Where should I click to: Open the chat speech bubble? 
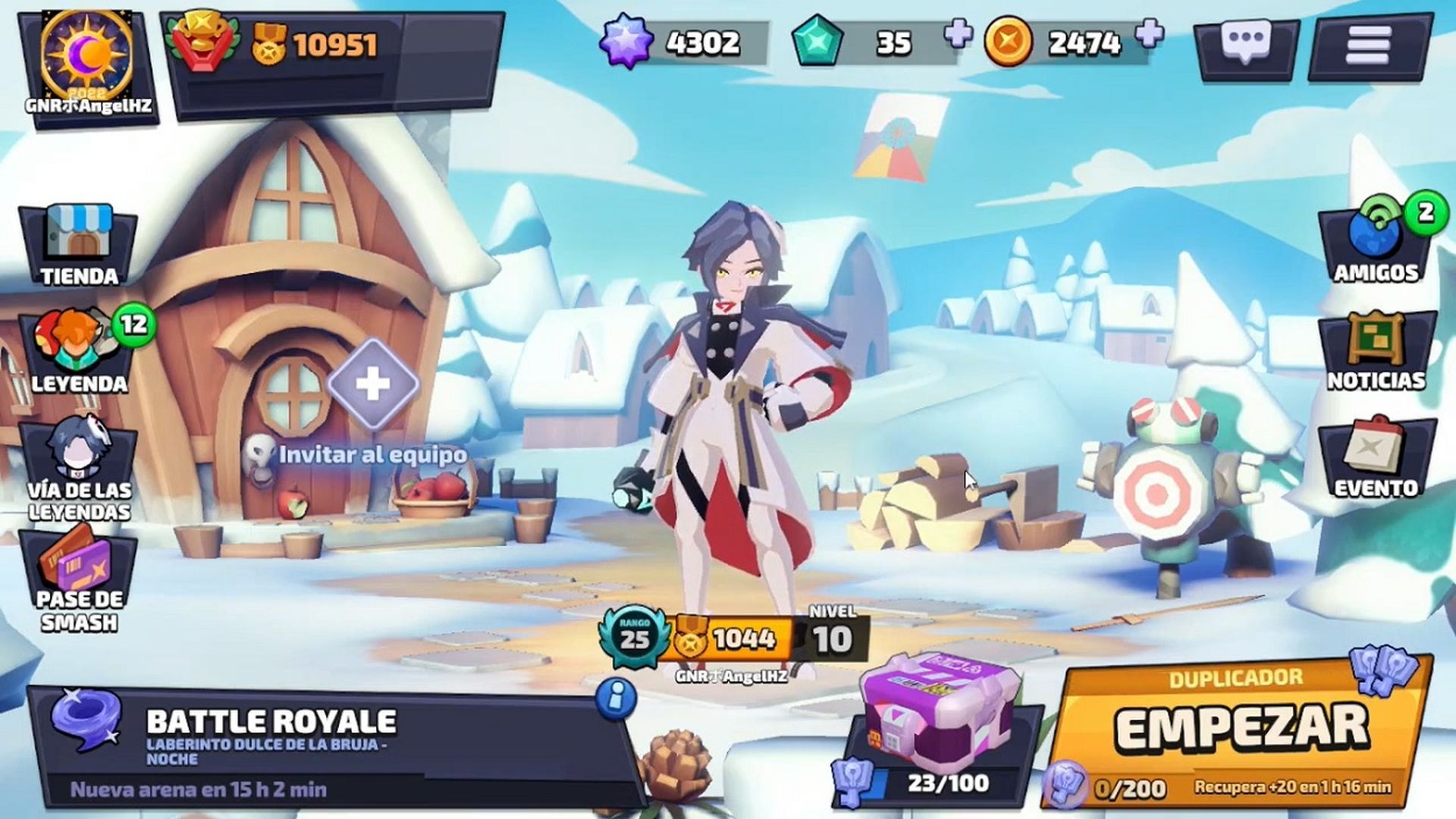(1245, 45)
